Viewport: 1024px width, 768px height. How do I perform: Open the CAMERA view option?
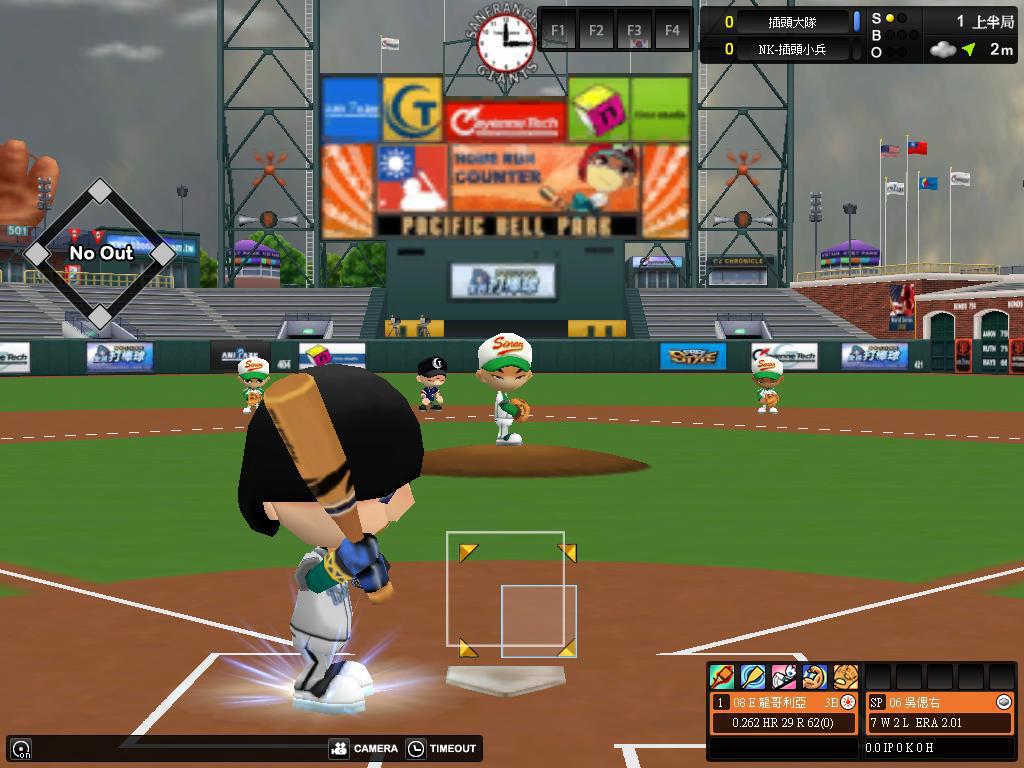coord(364,748)
